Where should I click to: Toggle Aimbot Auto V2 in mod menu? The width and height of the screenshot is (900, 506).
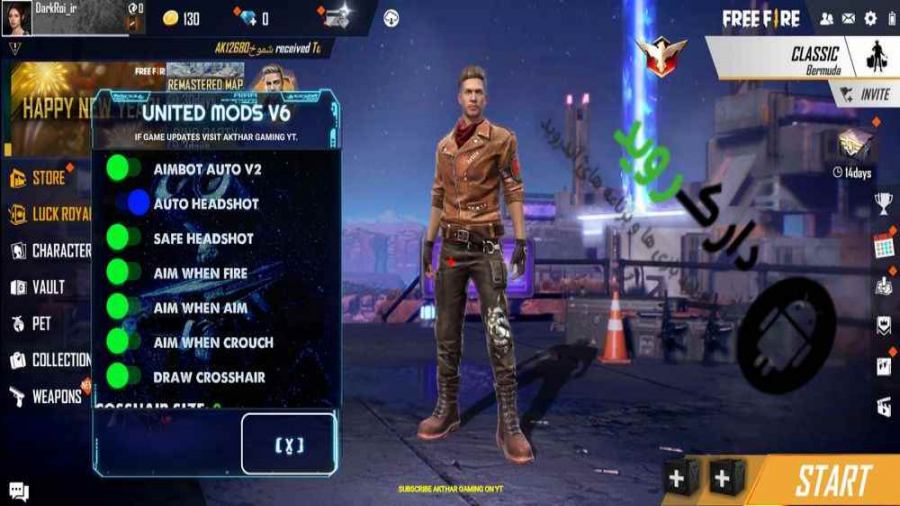tap(124, 168)
